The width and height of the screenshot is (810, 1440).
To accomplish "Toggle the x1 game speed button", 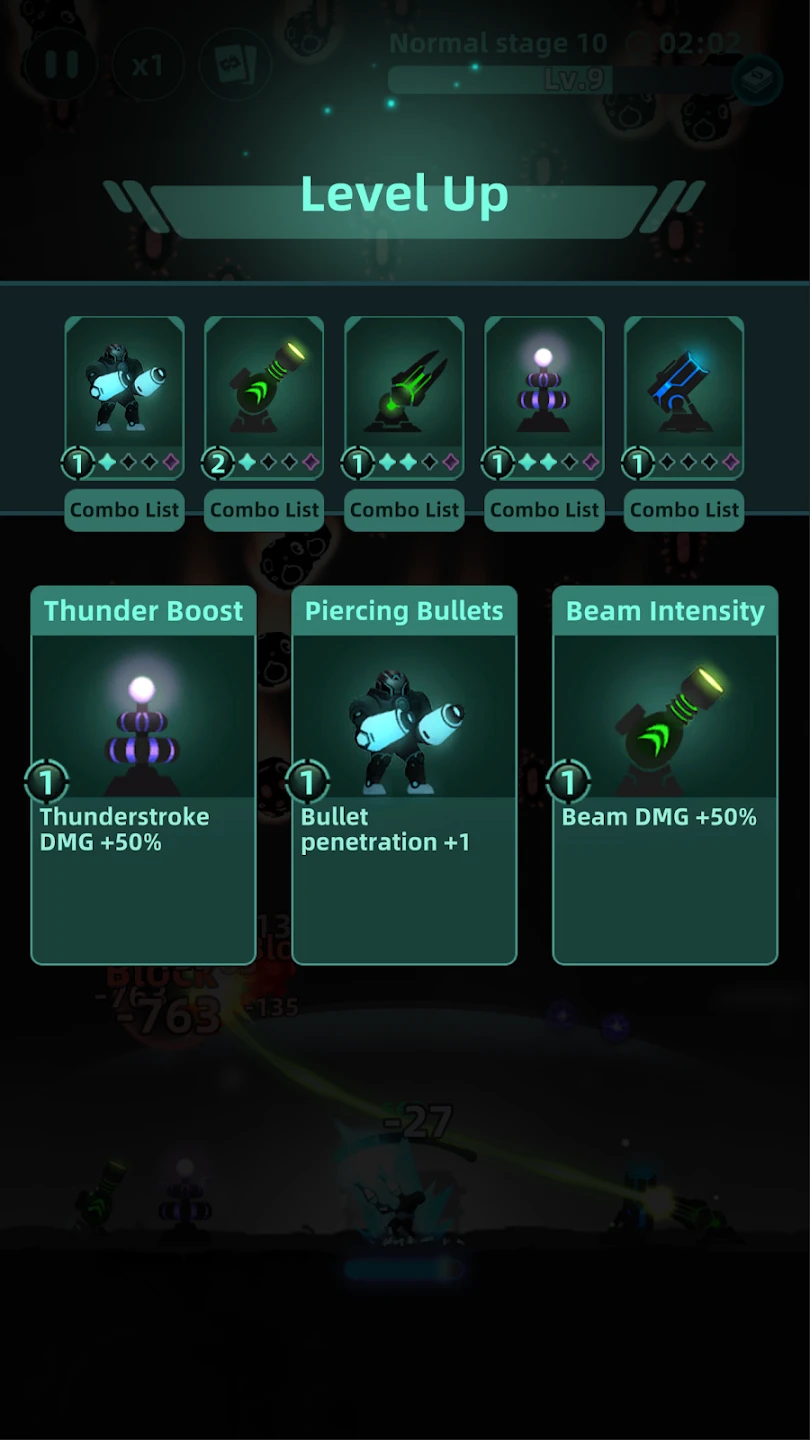I will (x=147, y=66).
